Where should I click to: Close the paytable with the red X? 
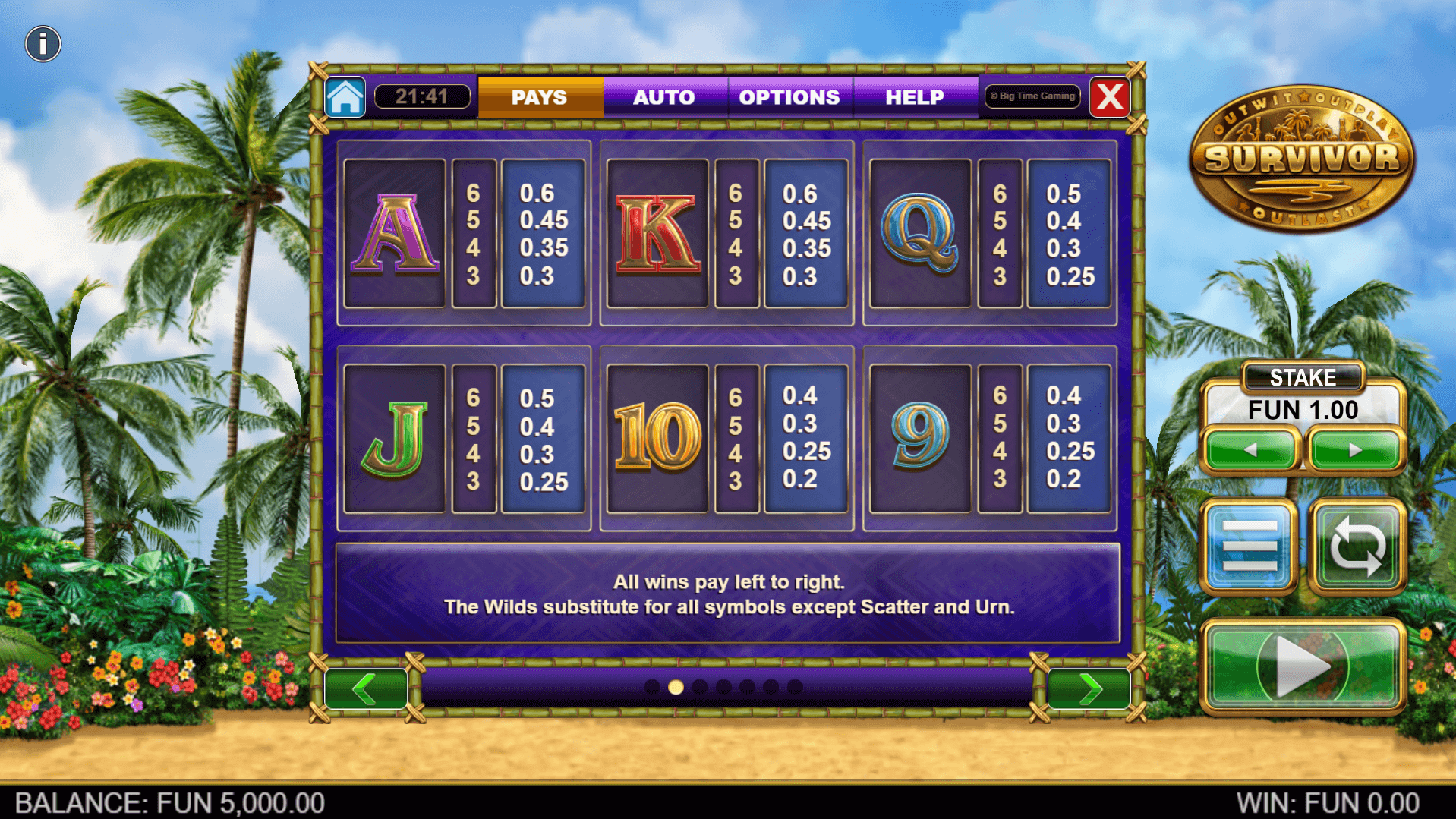click(x=1110, y=97)
